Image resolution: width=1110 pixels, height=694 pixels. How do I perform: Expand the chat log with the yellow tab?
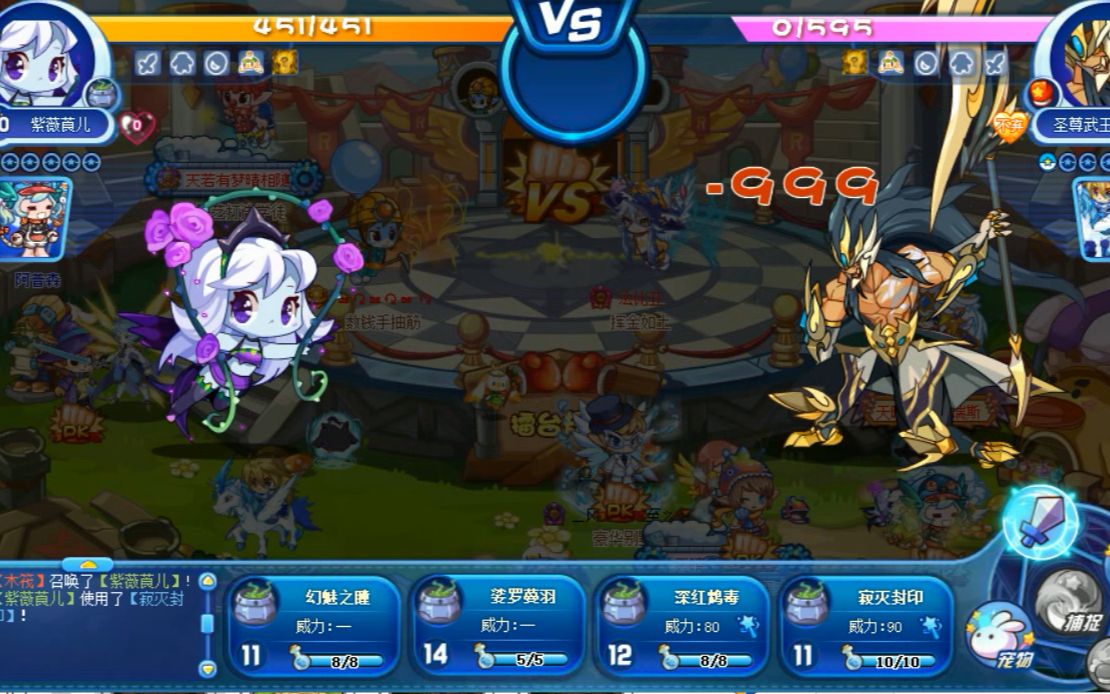point(88,565)
